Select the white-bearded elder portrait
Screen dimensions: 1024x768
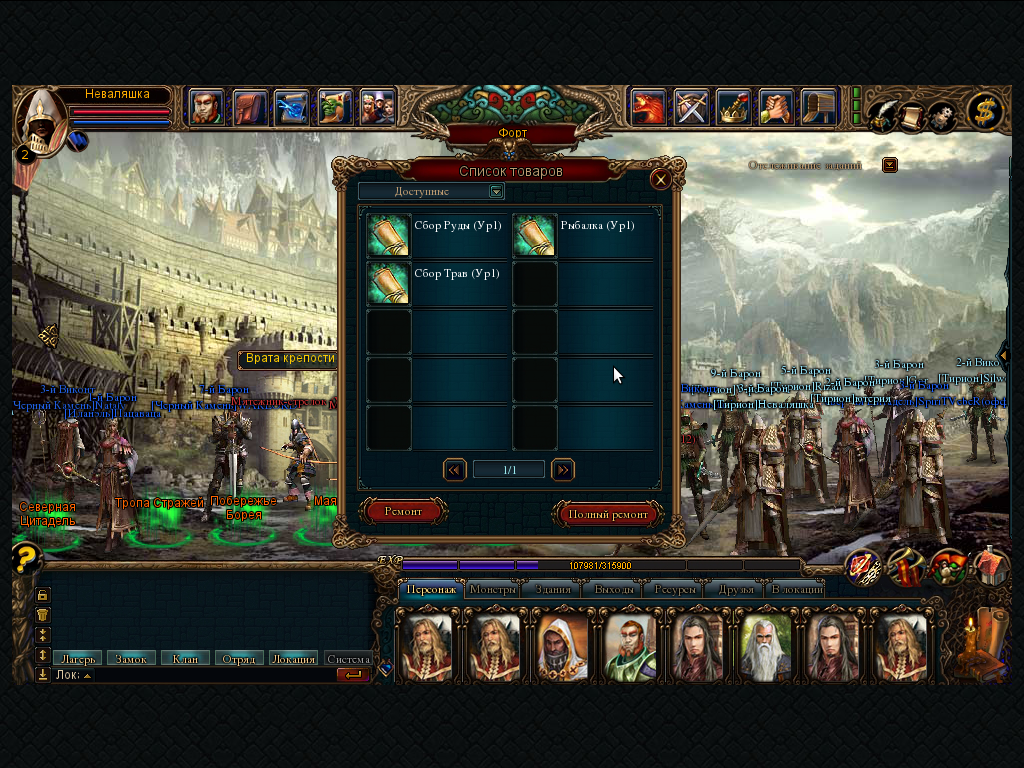coord(765,647)
